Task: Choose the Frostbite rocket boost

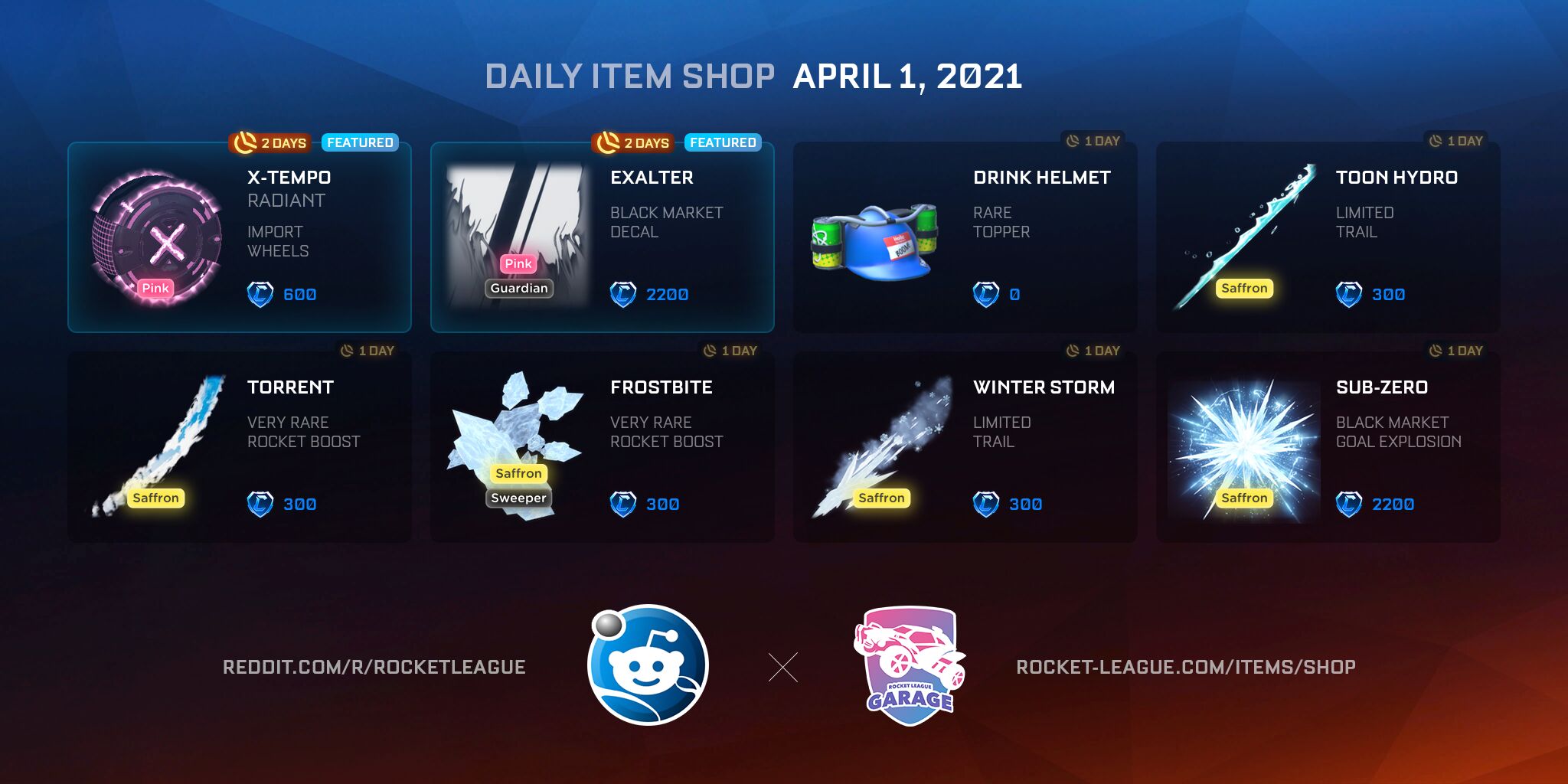Action: tap(602, 447)
